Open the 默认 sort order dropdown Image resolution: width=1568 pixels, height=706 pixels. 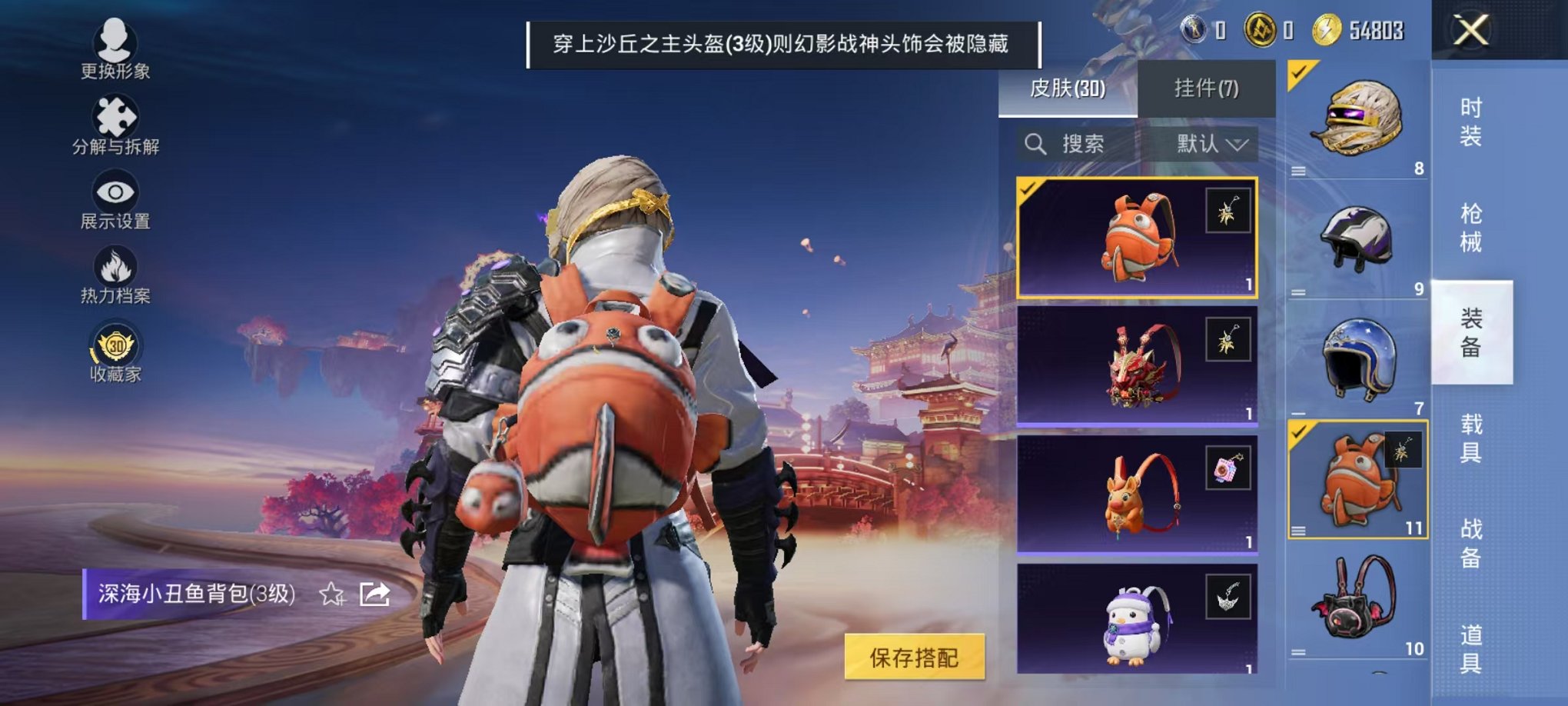click(1211, 144)
